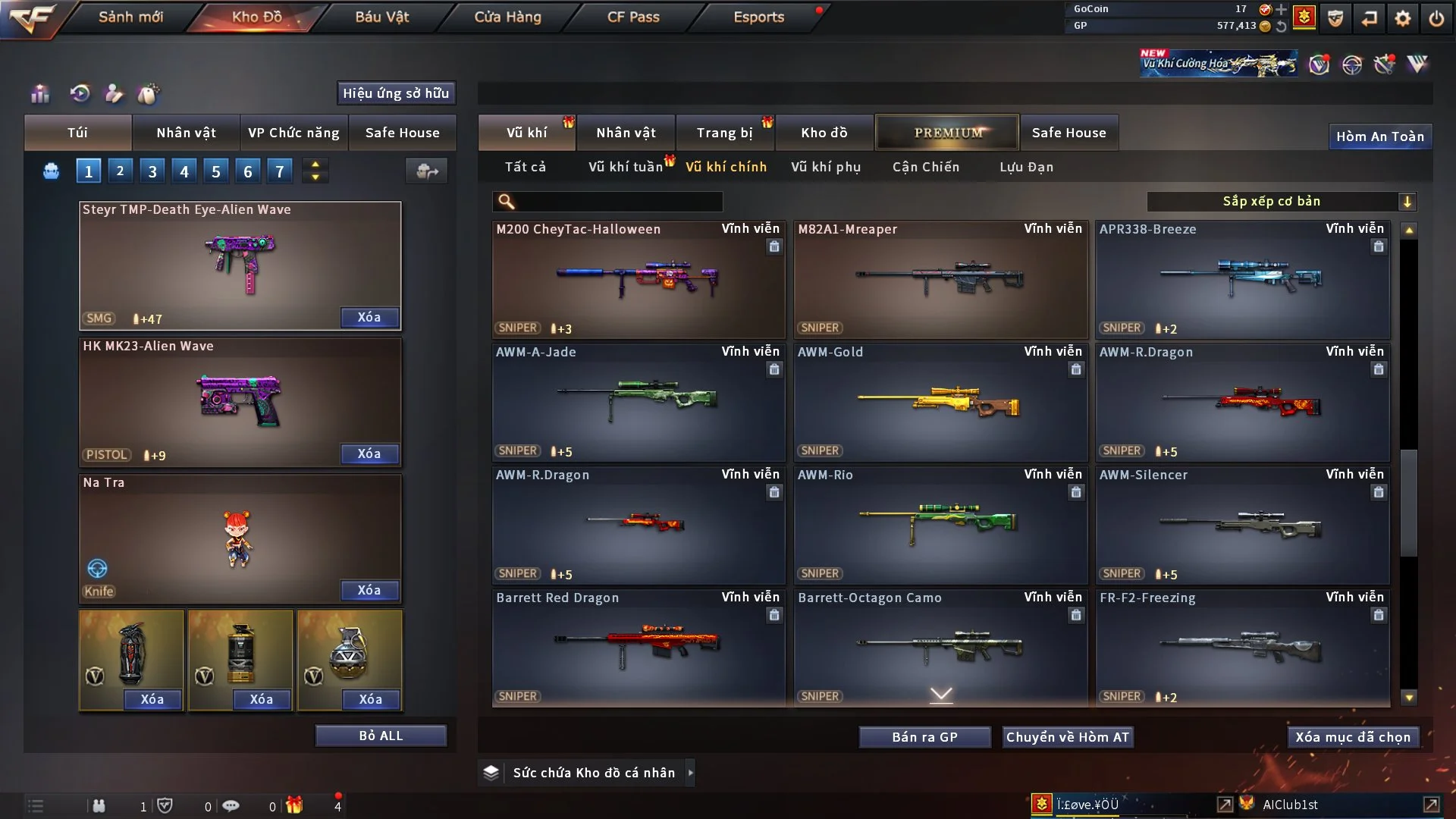The height and width of the screenshot is (819, 1456).
Task: Select the Cận Chiến weapon category
Action: coord(925,167)
